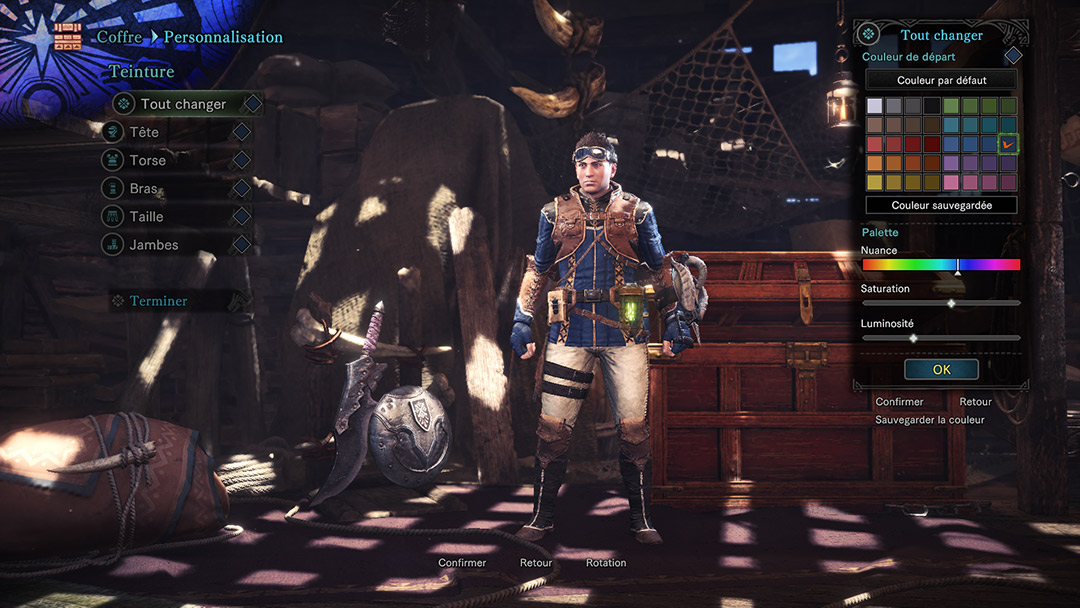Select the pink color swatch
The height and width of the screenshot is (608, 1080).
tap(951, 182)
